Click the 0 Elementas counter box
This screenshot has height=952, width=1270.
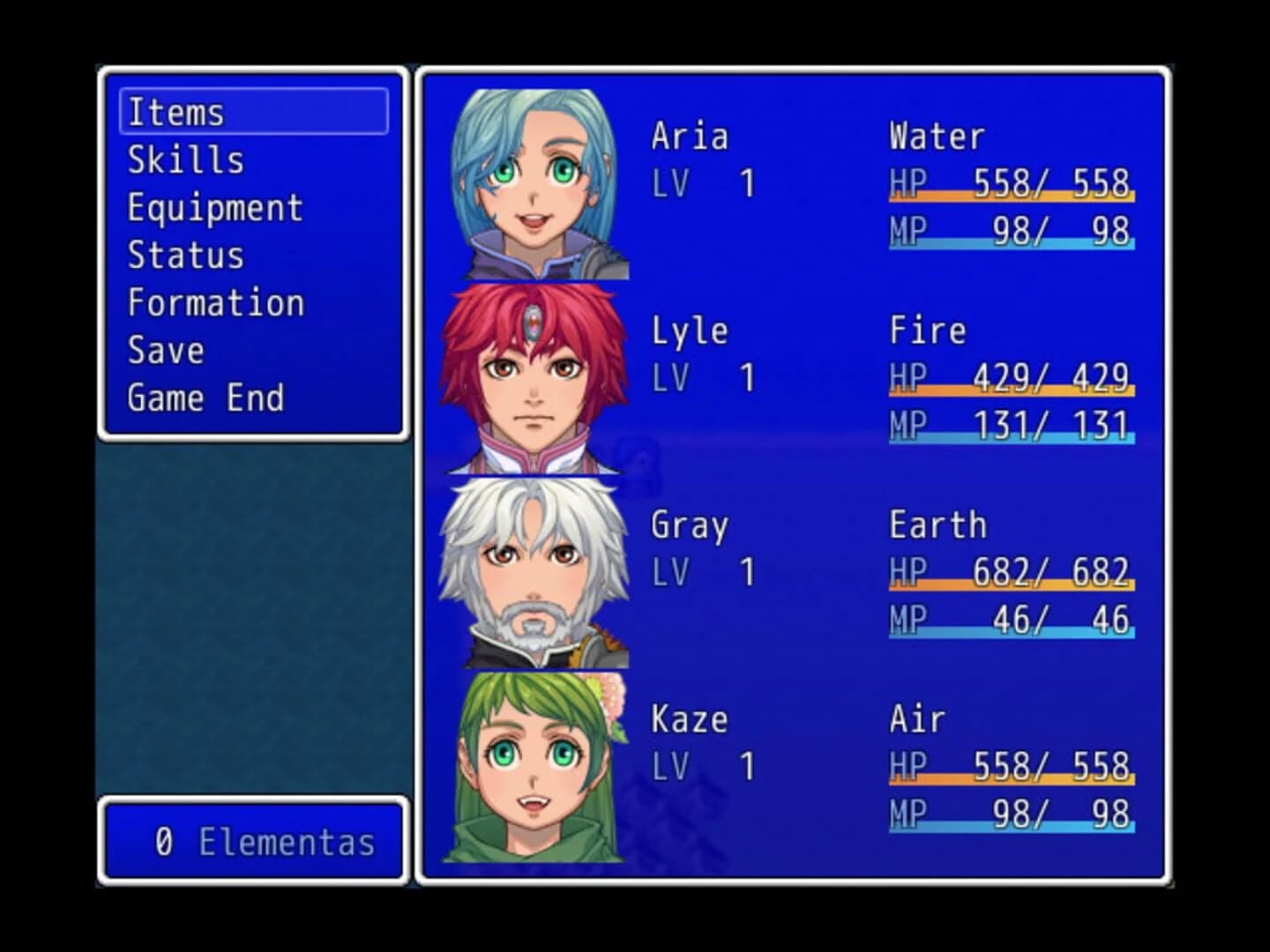point(253,842)
